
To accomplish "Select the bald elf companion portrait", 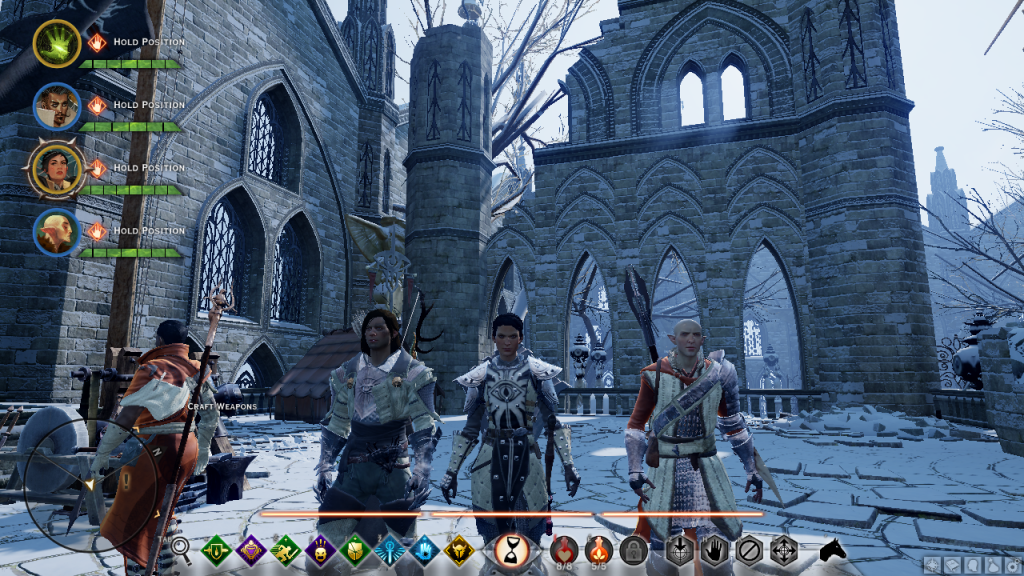I will point(56,232).
